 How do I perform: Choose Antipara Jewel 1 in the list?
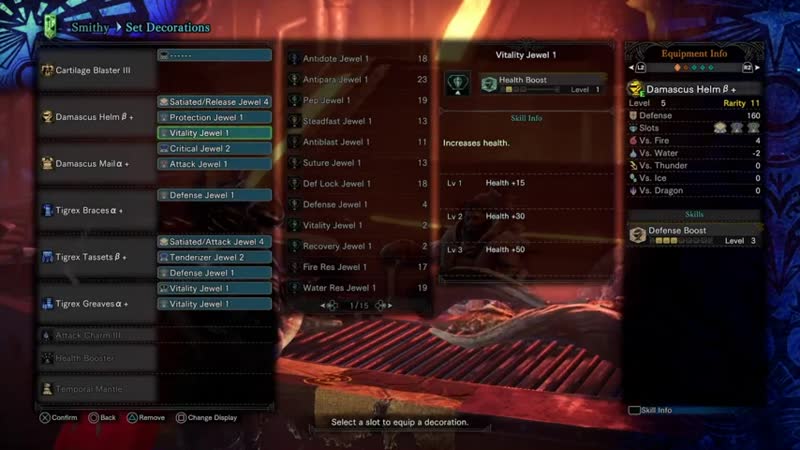click(x=359, y=80)
